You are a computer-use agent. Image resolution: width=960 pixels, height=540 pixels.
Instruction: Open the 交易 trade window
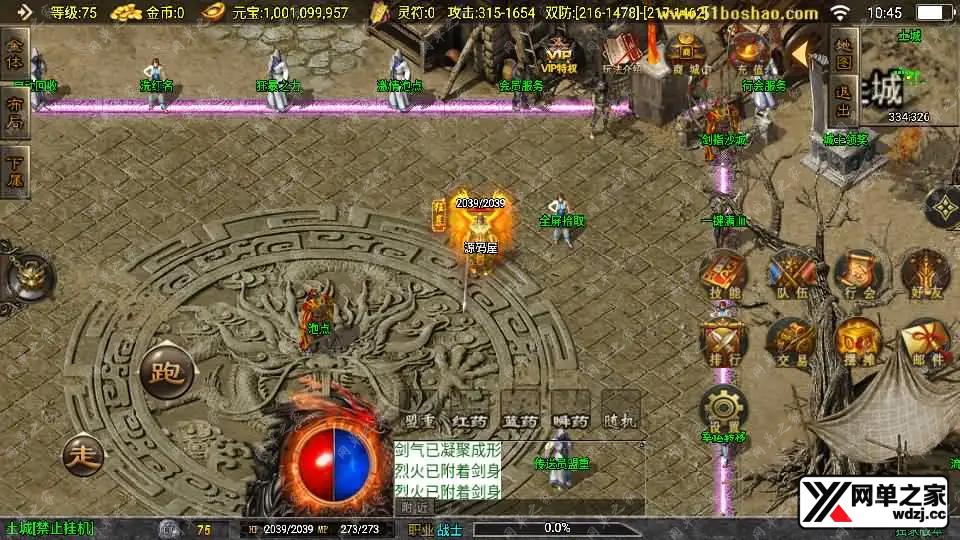(x=788, y=340)
